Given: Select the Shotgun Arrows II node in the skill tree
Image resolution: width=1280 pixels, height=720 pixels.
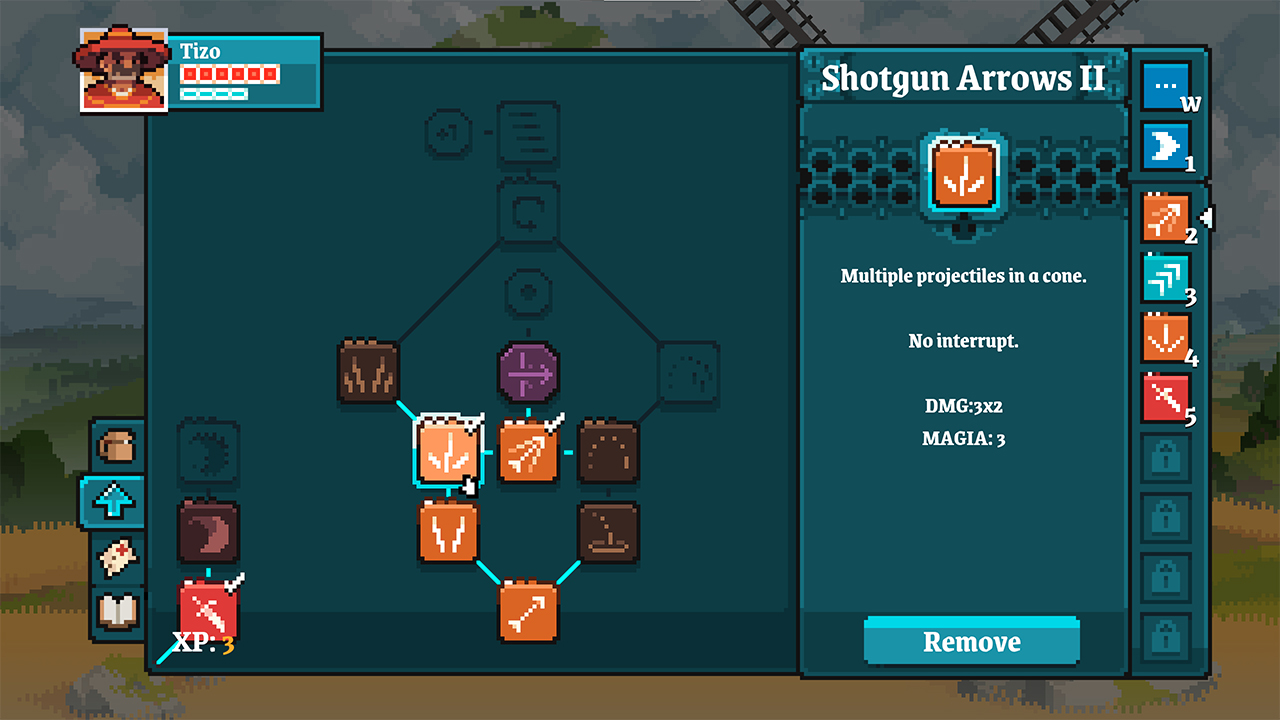Looking at the screenshot, I should pyautogui.click(x=448, y=450).
